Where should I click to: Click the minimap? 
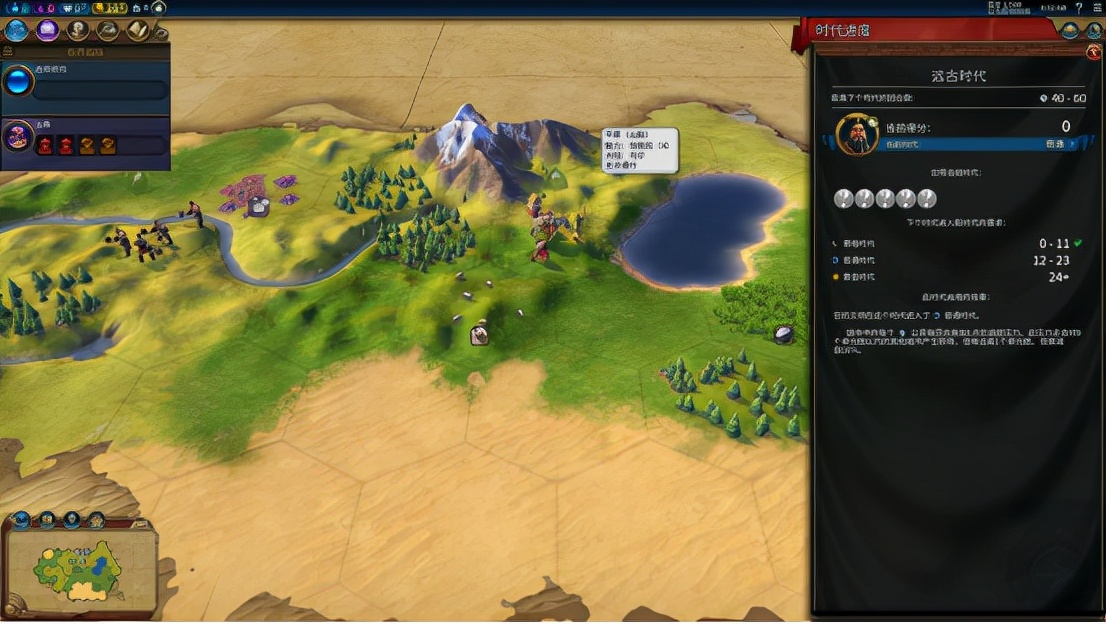point(80,568)
